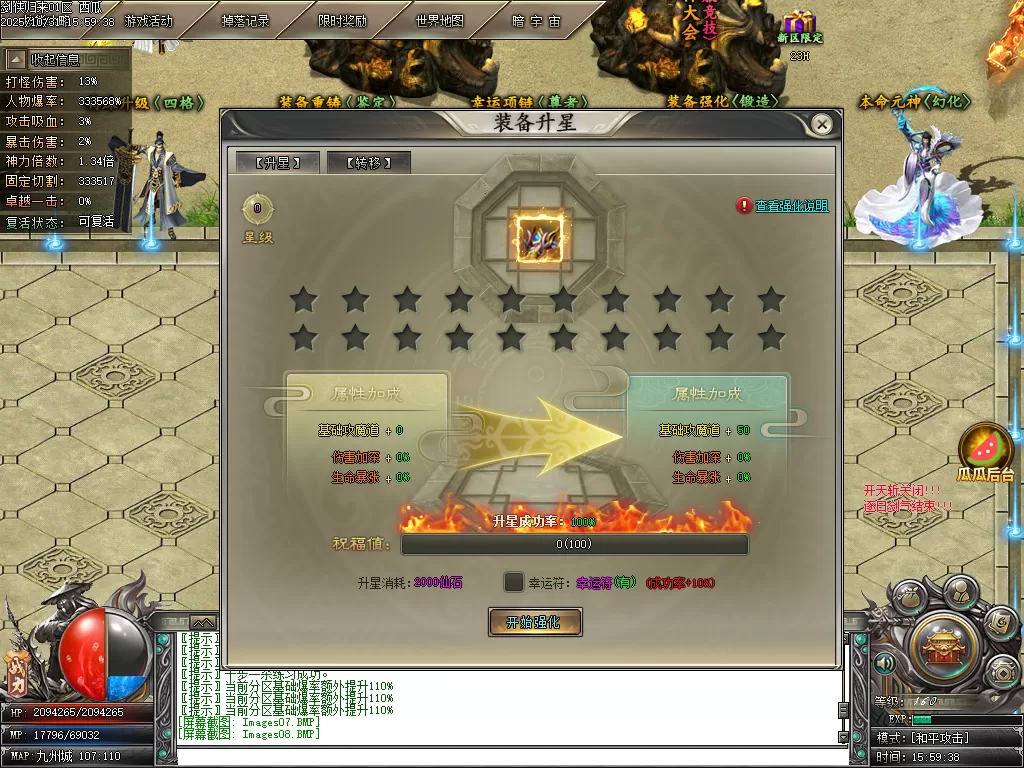
Task: Click the central palace icon
Action: coord(943,647)
